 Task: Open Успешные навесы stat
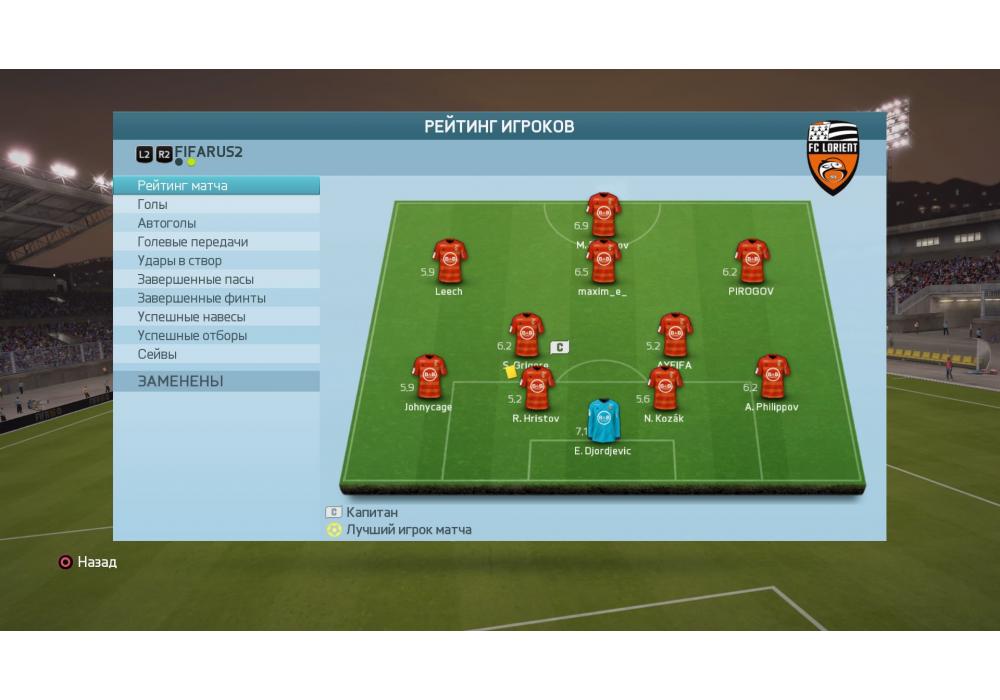click(217, 317)
